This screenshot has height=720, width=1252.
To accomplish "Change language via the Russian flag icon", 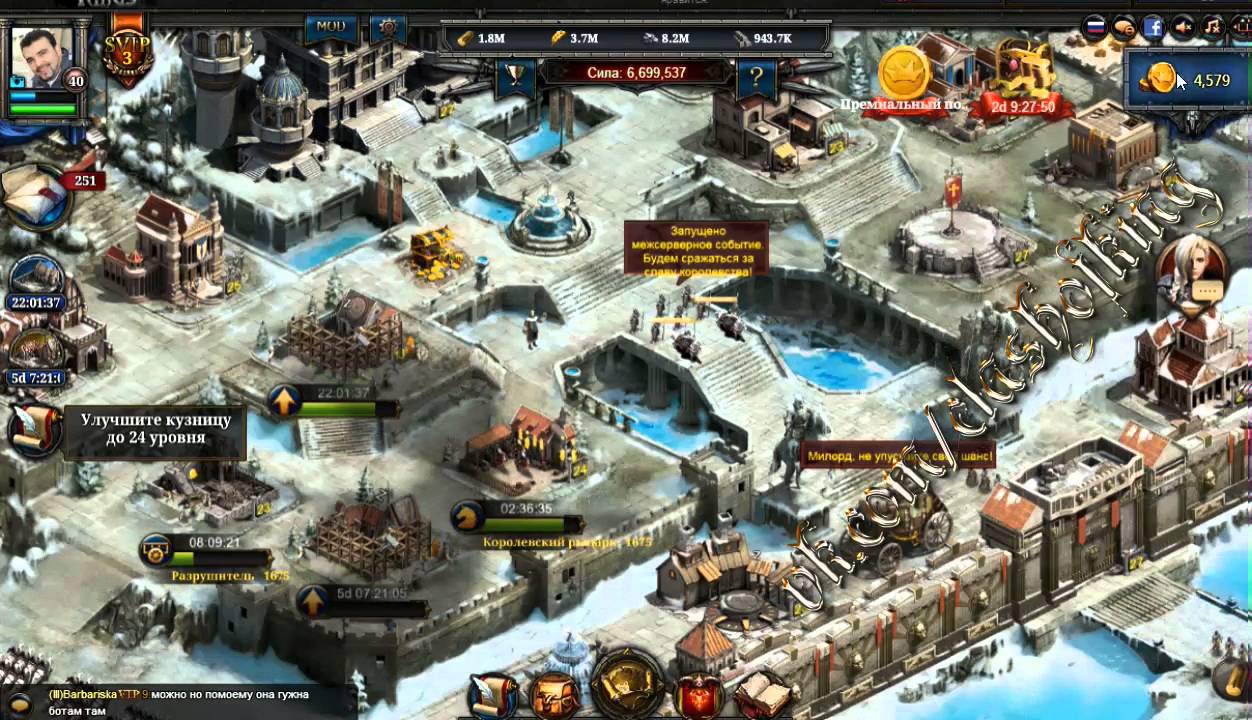I will (x=1095, y=27).
